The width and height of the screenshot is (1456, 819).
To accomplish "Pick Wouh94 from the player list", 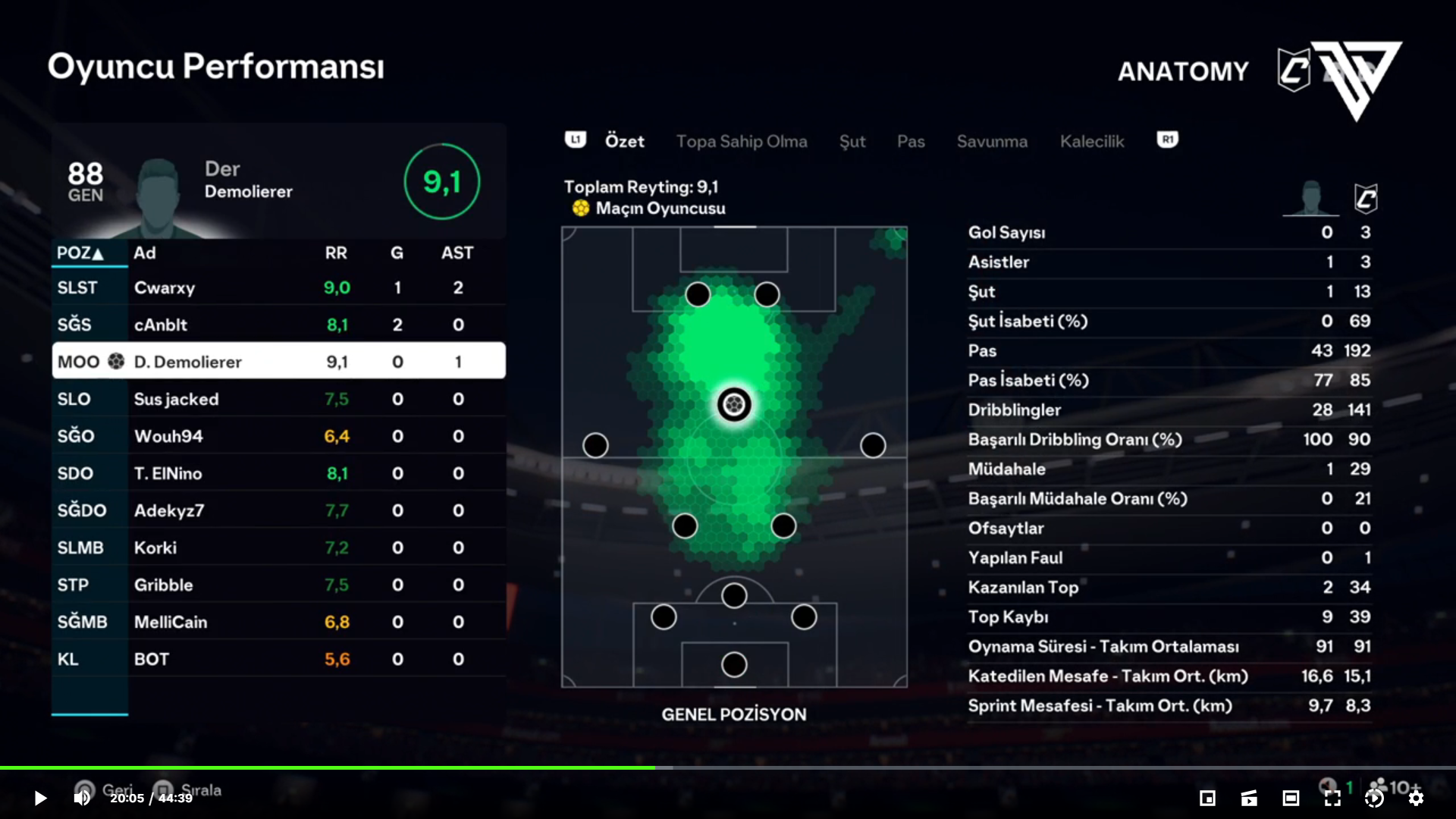I will [x=278, y=437].
